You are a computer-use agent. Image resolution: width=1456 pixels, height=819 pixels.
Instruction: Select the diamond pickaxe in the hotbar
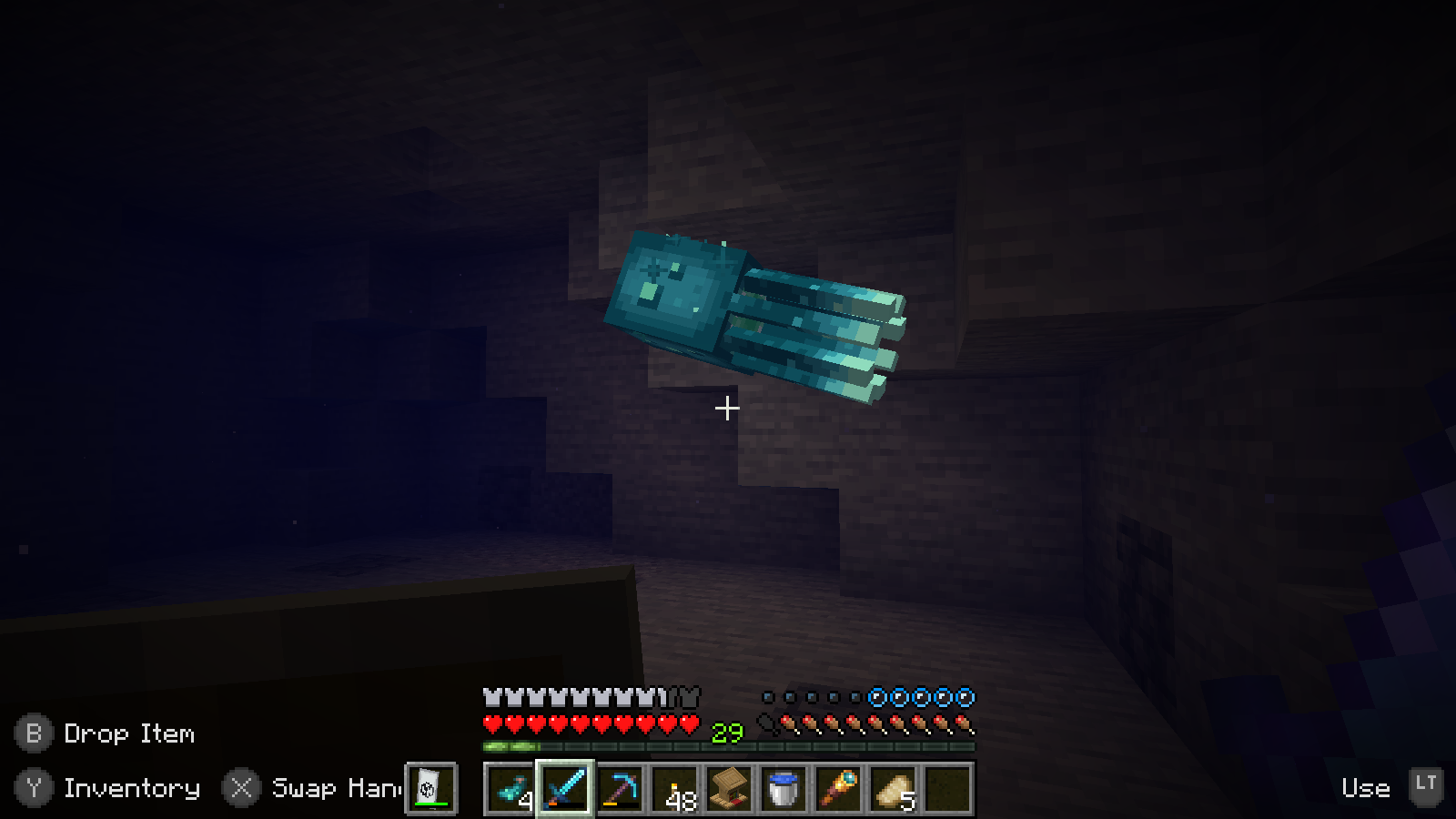point(619,789)
